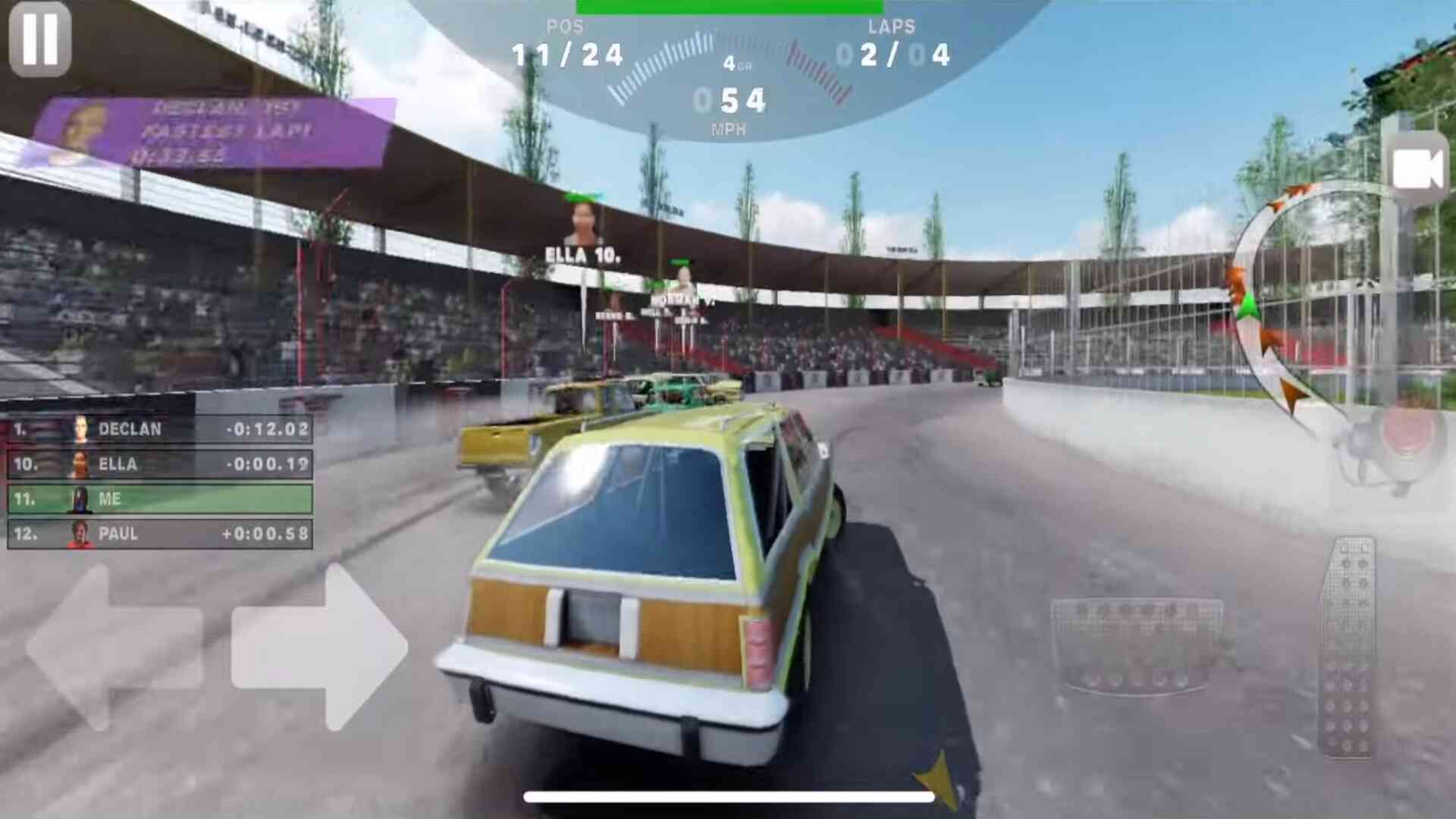Select Declan's row in the standings
The width and height of the screenshot is (1456, 819).
[159, 429]
